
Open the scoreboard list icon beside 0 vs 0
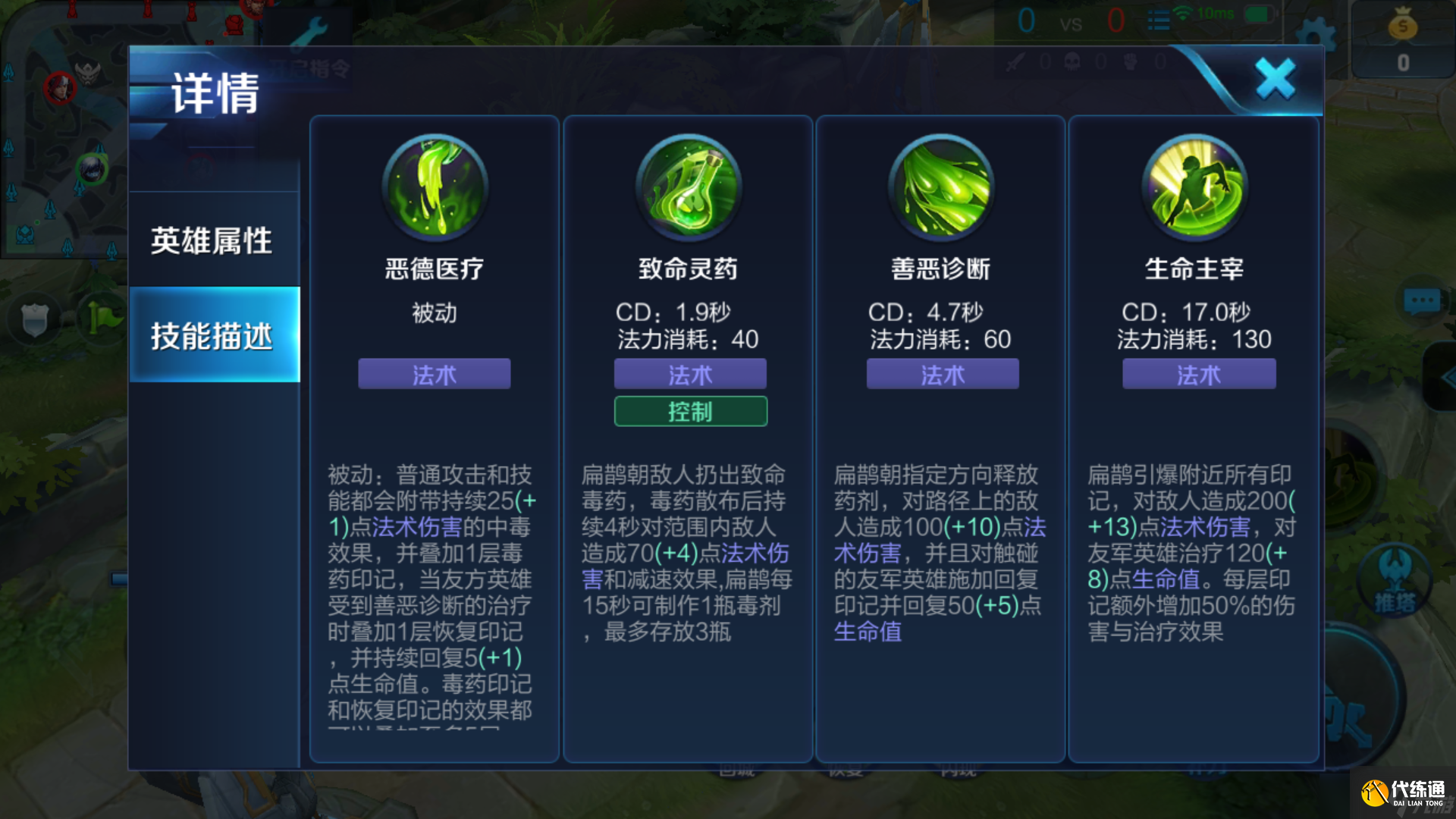1159,20
